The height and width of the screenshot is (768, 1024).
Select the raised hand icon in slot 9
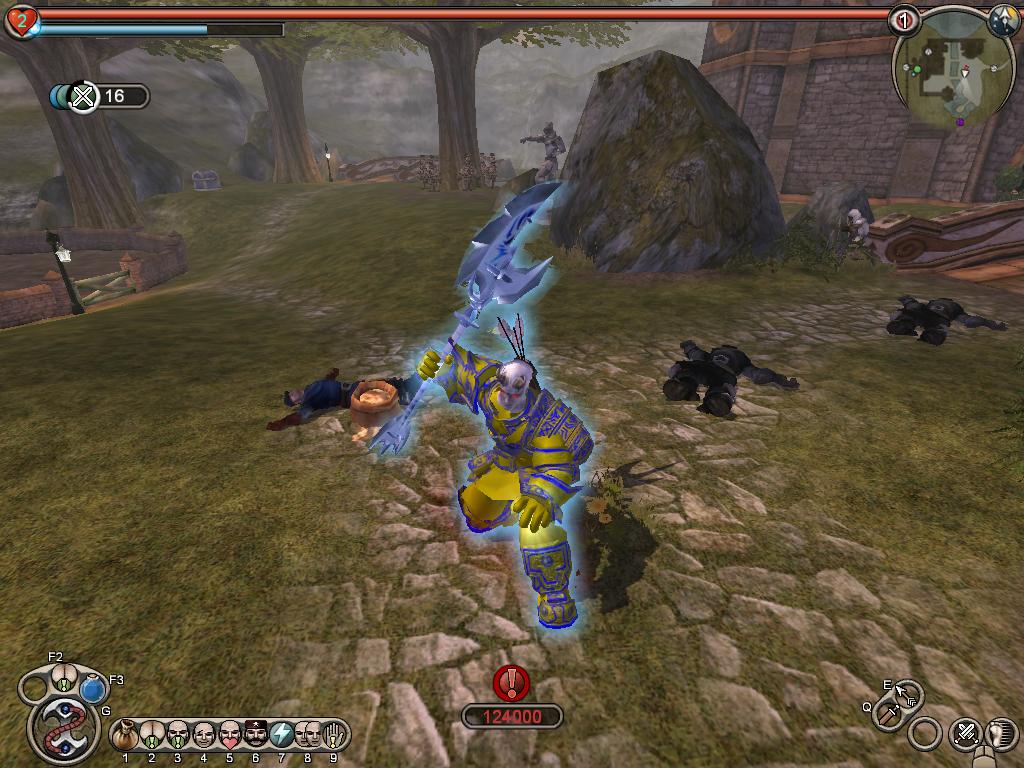[334, 735]
